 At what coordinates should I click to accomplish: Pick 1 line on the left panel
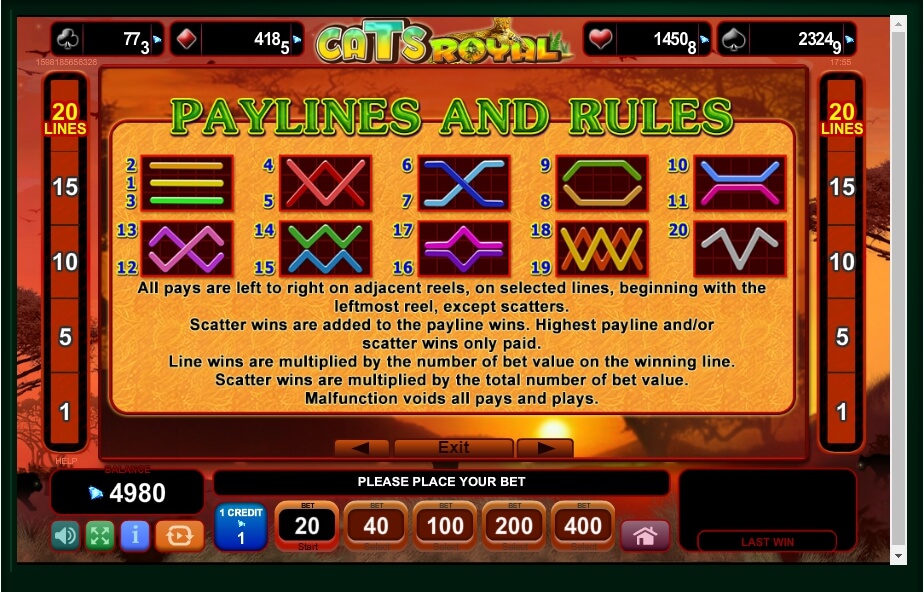(64, 411)
